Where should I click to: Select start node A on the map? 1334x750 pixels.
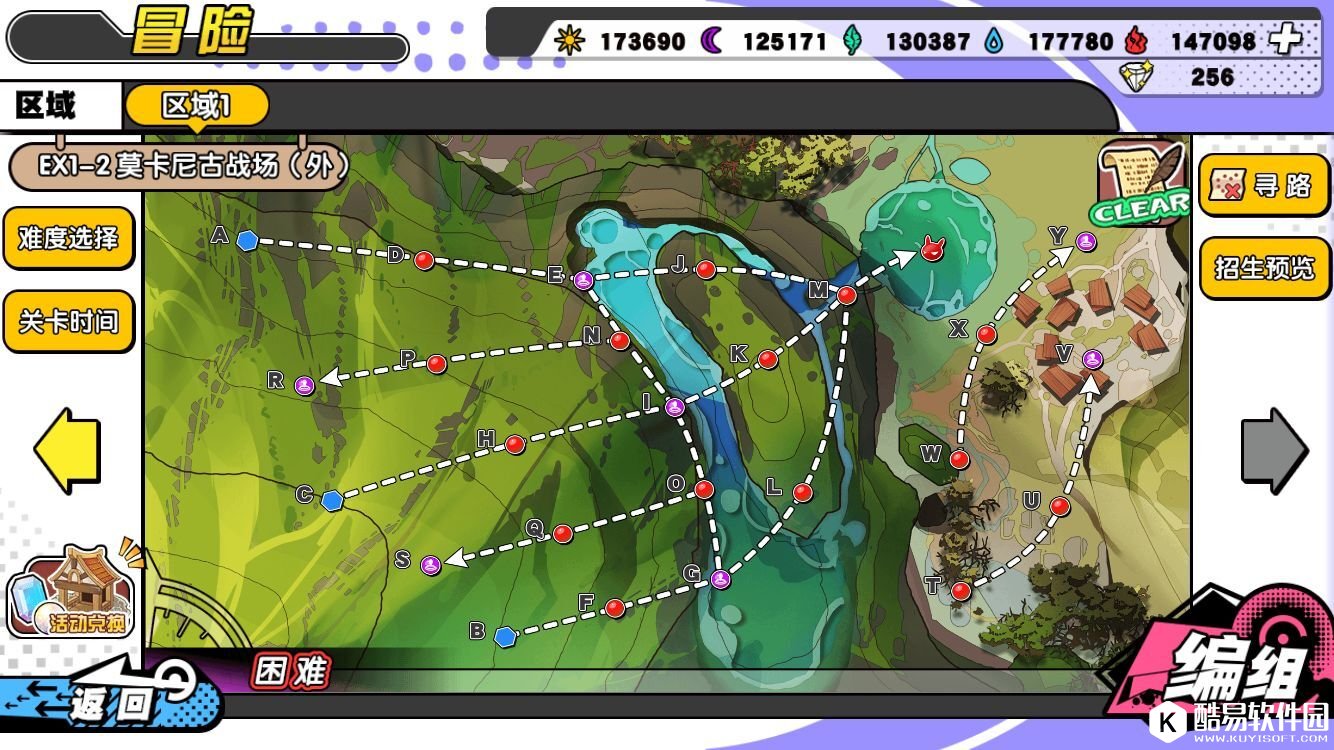coord(247,239)
